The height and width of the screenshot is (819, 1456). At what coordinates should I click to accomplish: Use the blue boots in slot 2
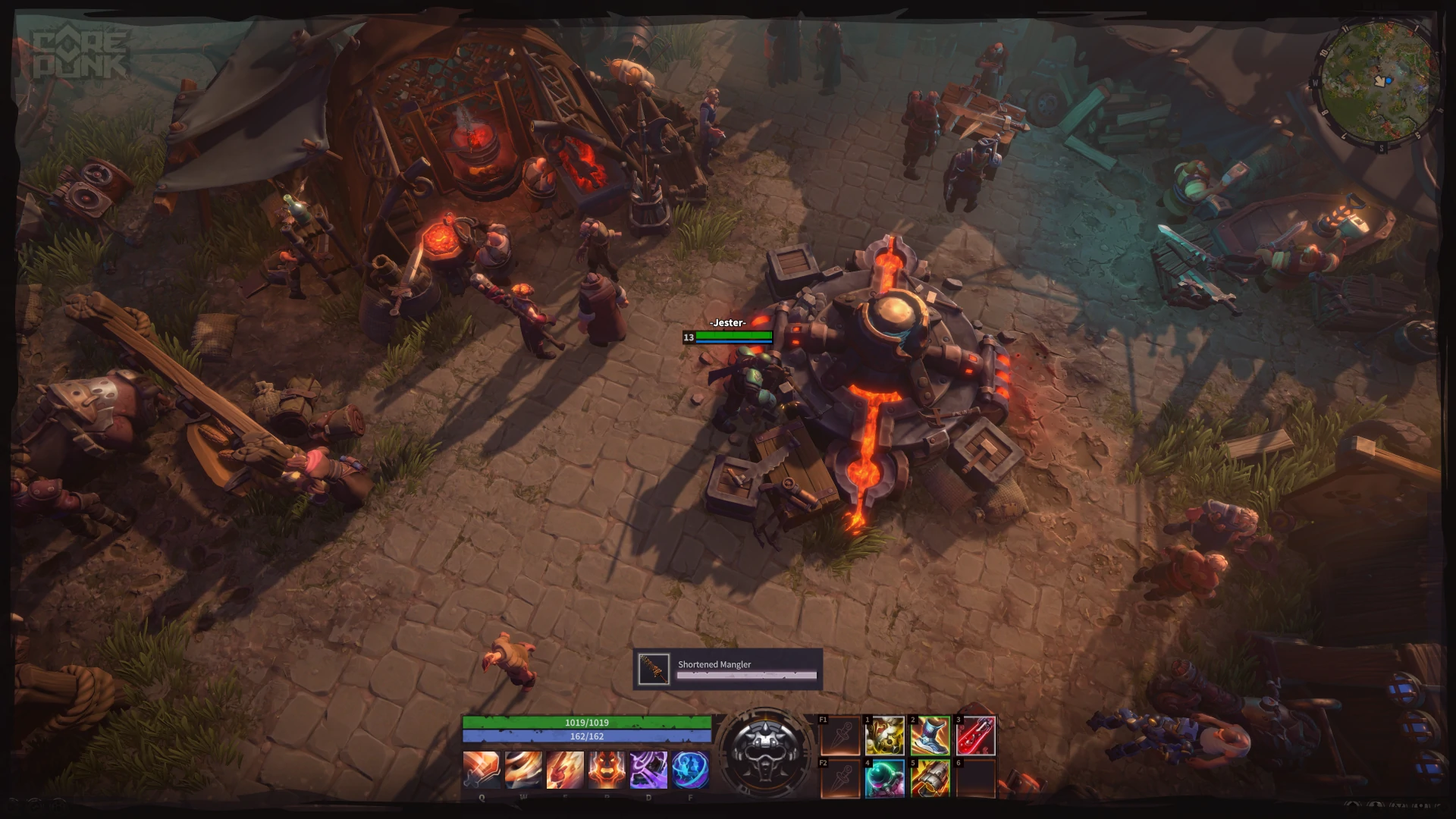click(928, 734)
